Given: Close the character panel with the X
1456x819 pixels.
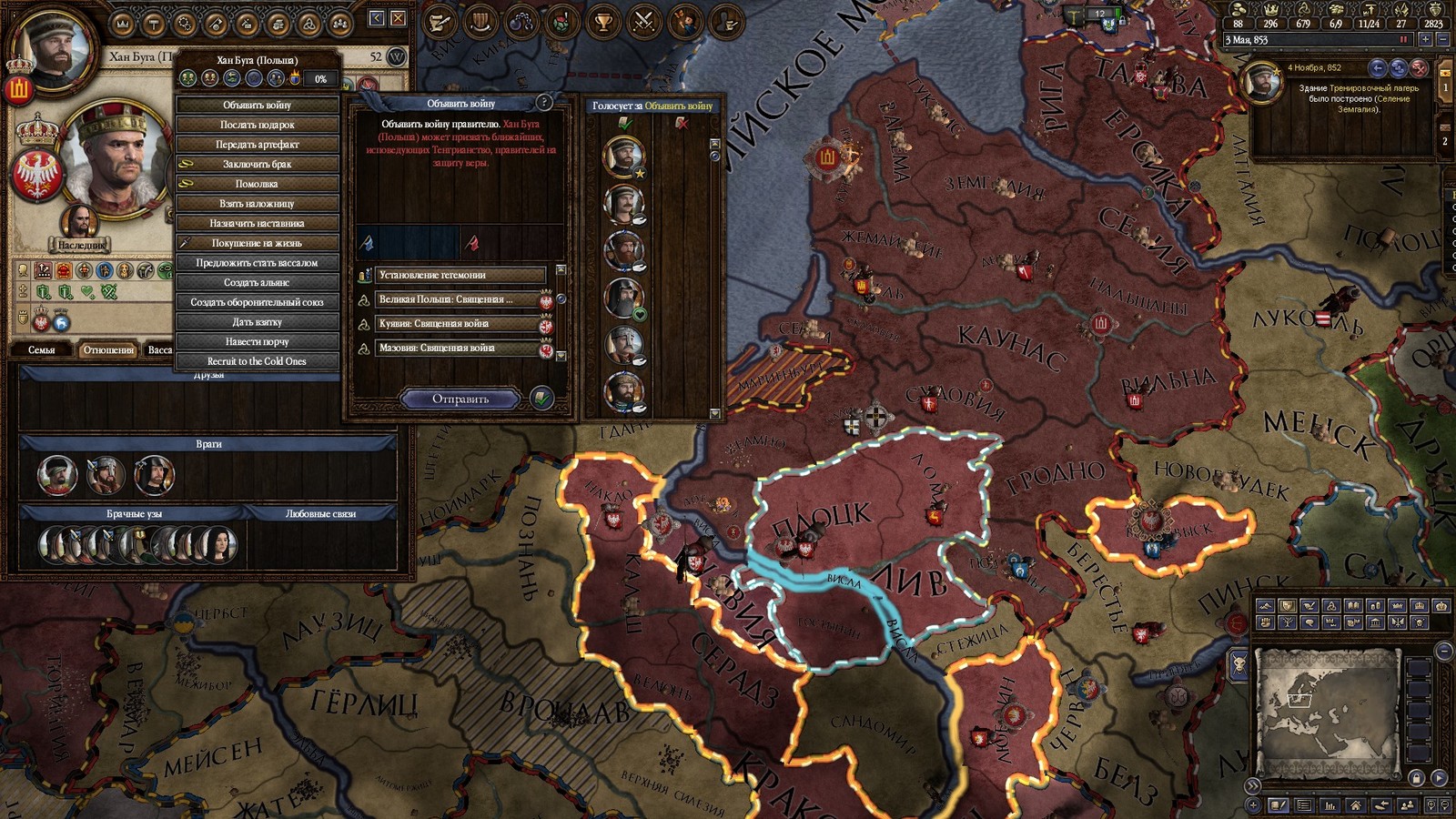Looking at the screenshot, I should point(399,18).
